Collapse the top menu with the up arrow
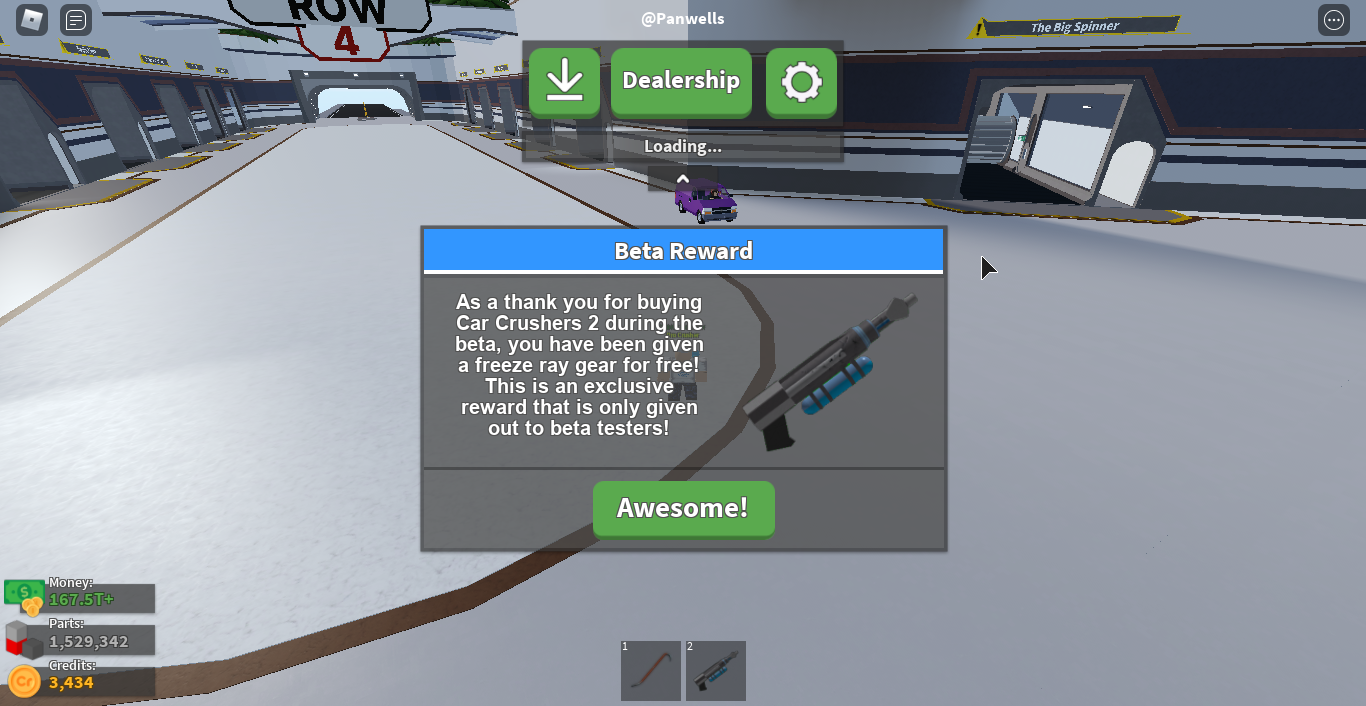Image resolution: width=1366 pixels, height=706 pixels. point(683,179)
